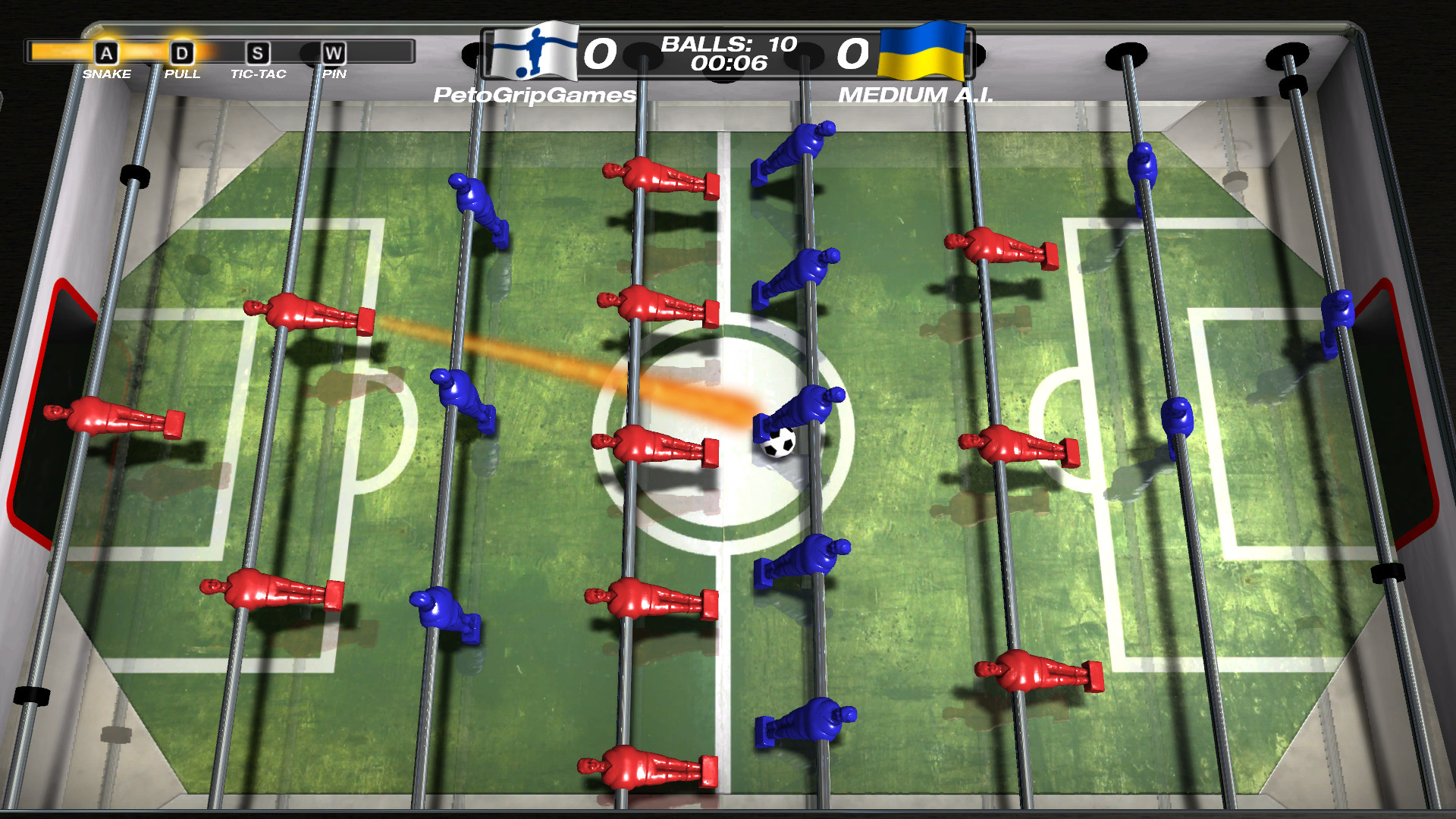Screen dimensions: 1456x819
Task: Select the W key icon for PIN shot
Action: click(x=334, y=53)
